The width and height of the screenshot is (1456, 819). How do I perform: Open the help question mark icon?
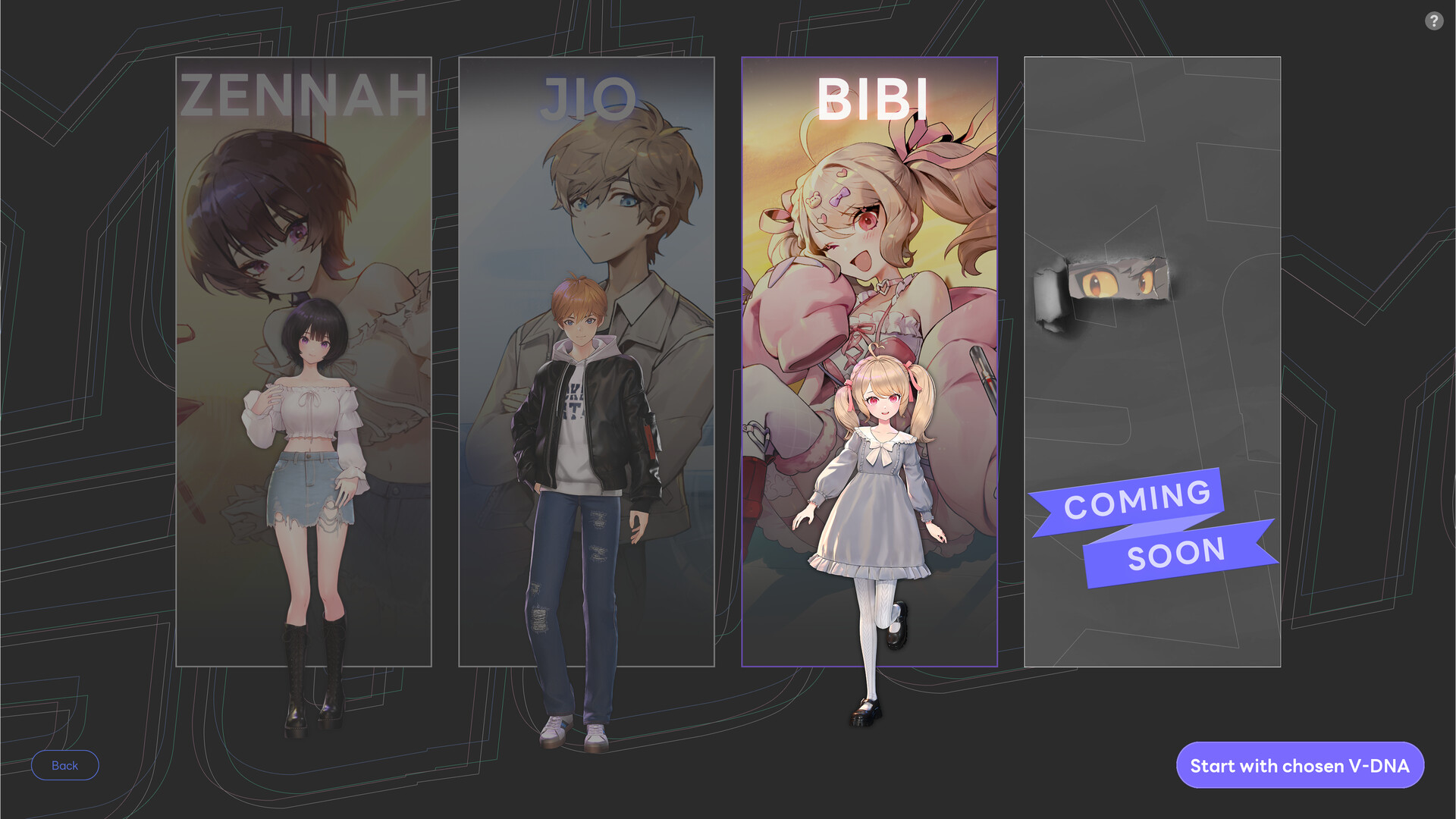[1435, 21]
